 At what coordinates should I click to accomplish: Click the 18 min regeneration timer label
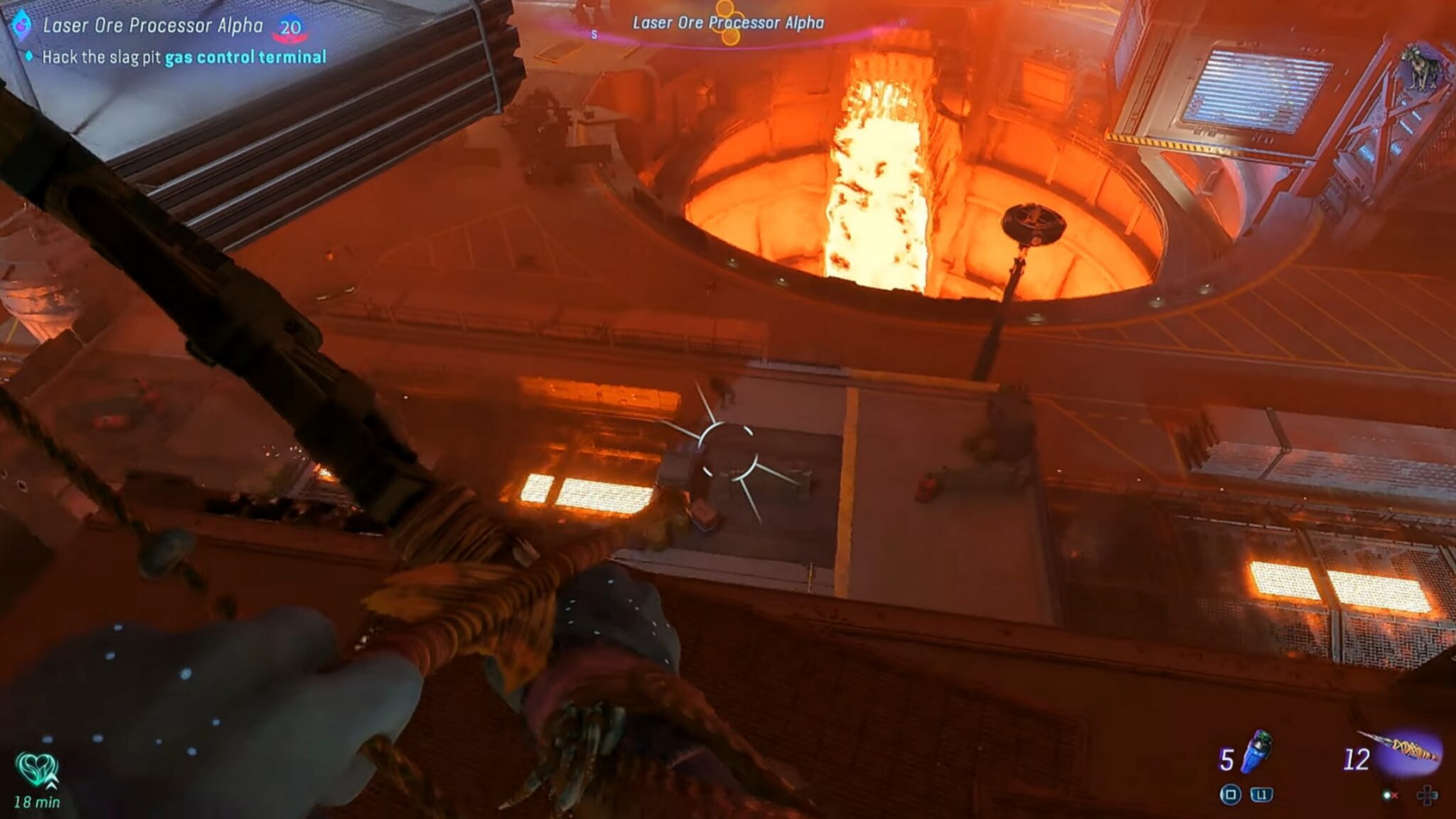point(37,802)
